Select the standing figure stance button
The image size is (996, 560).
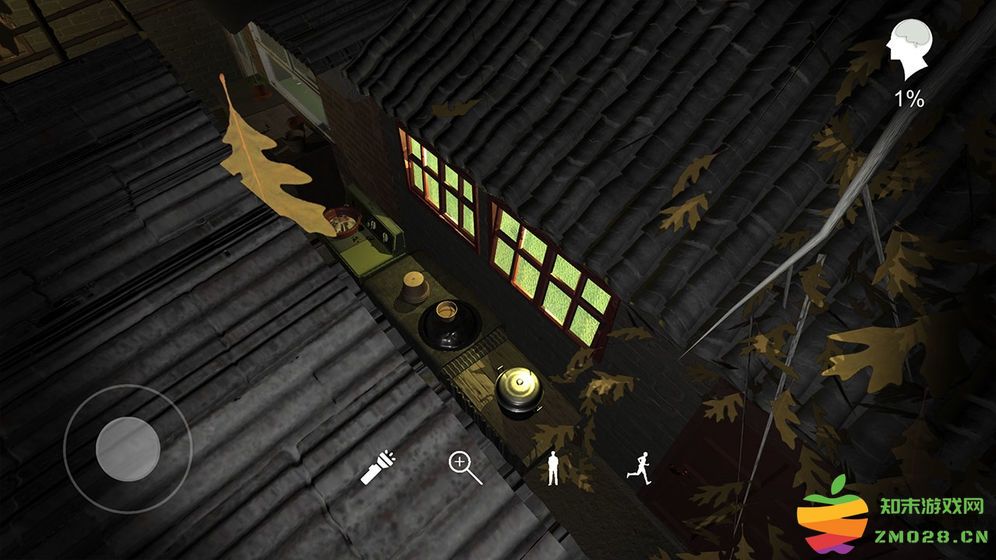[x=552, y=467]
